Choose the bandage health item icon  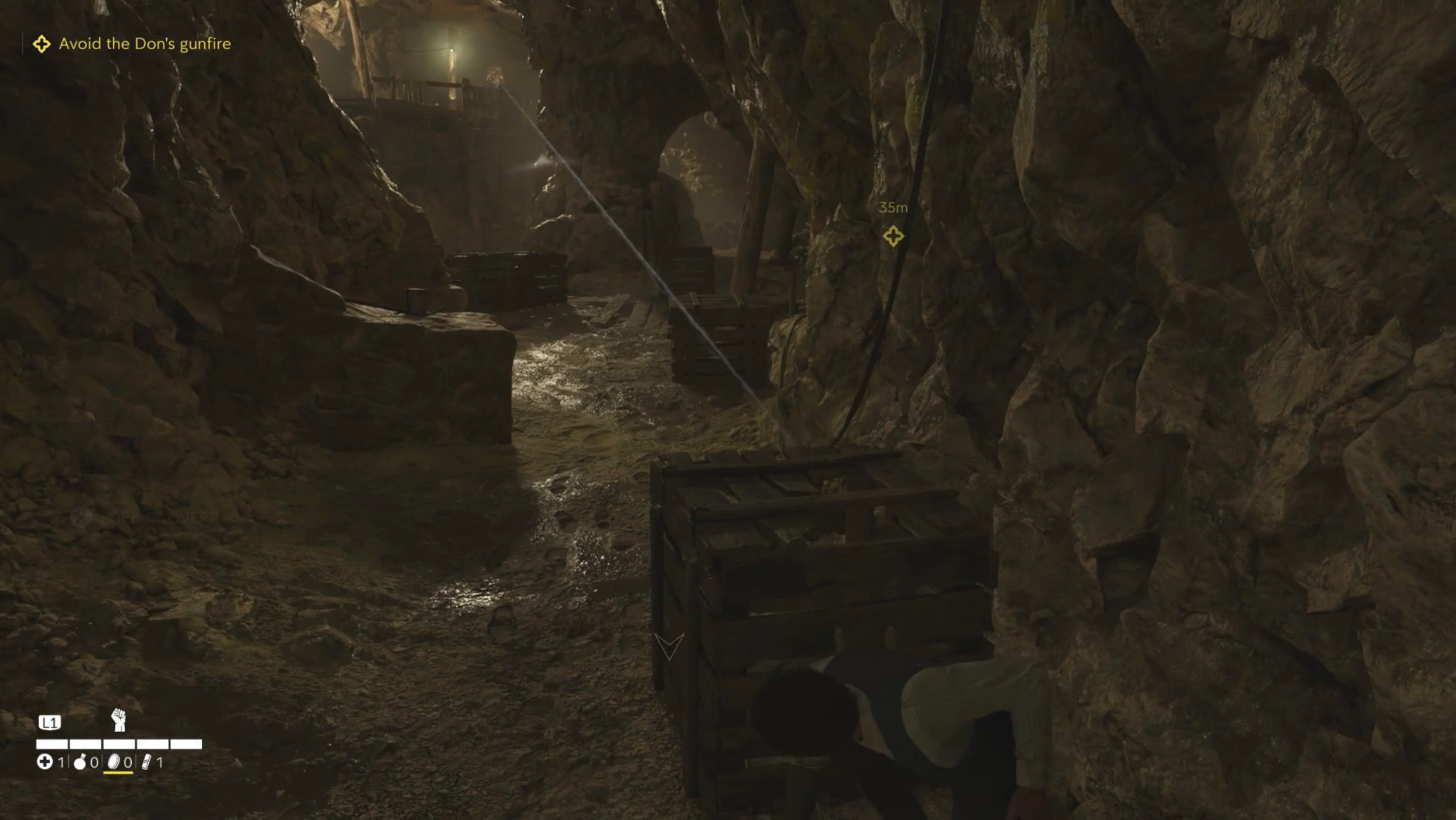pyautogui.click(x=44, y=762)
